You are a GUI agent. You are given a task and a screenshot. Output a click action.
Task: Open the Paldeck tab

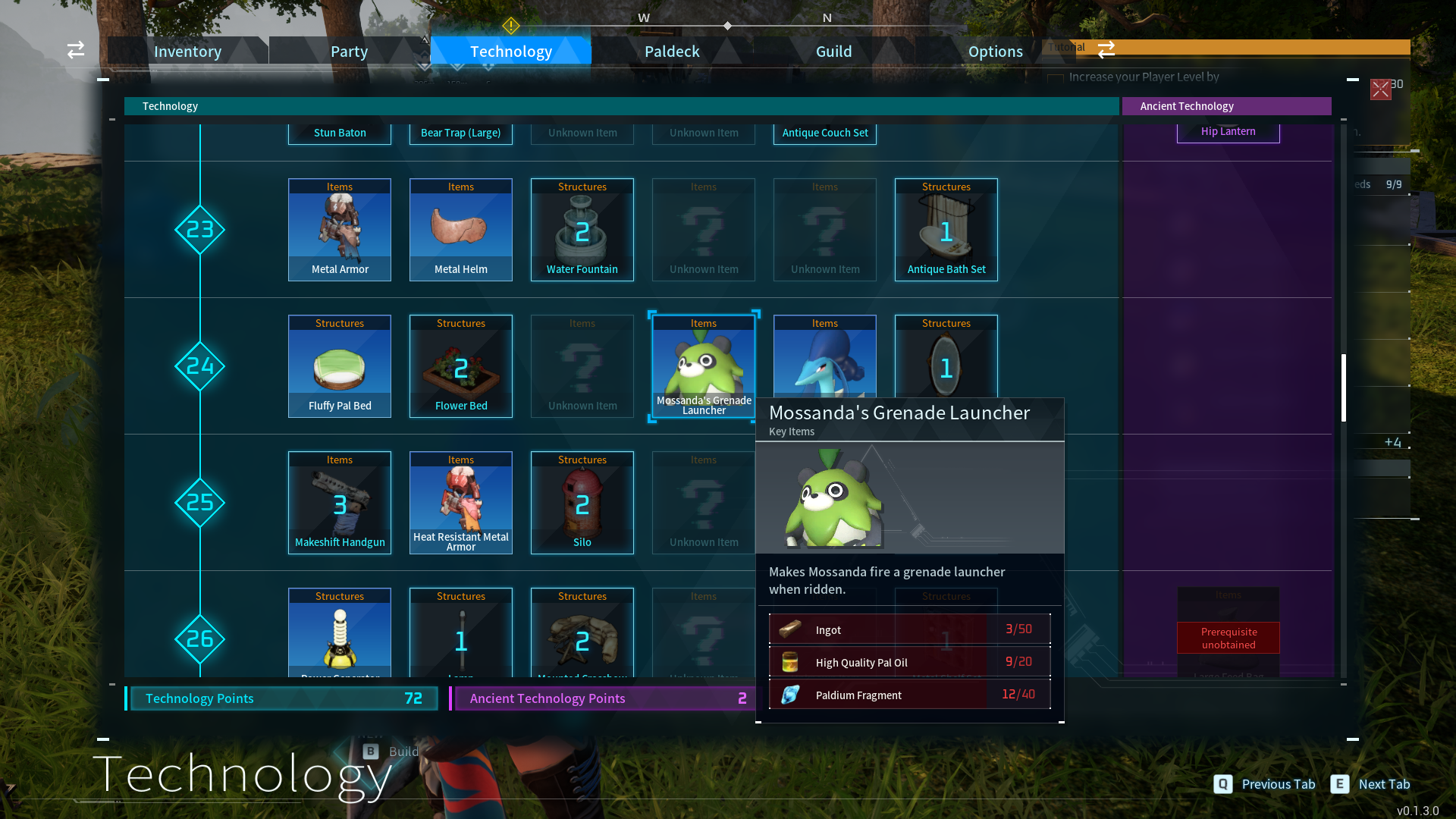click(672, 51)
